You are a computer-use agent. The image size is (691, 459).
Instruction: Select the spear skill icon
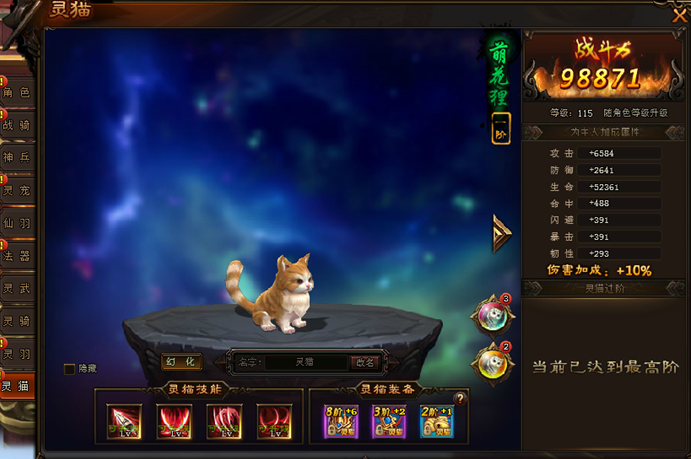(x=124, y=421)
